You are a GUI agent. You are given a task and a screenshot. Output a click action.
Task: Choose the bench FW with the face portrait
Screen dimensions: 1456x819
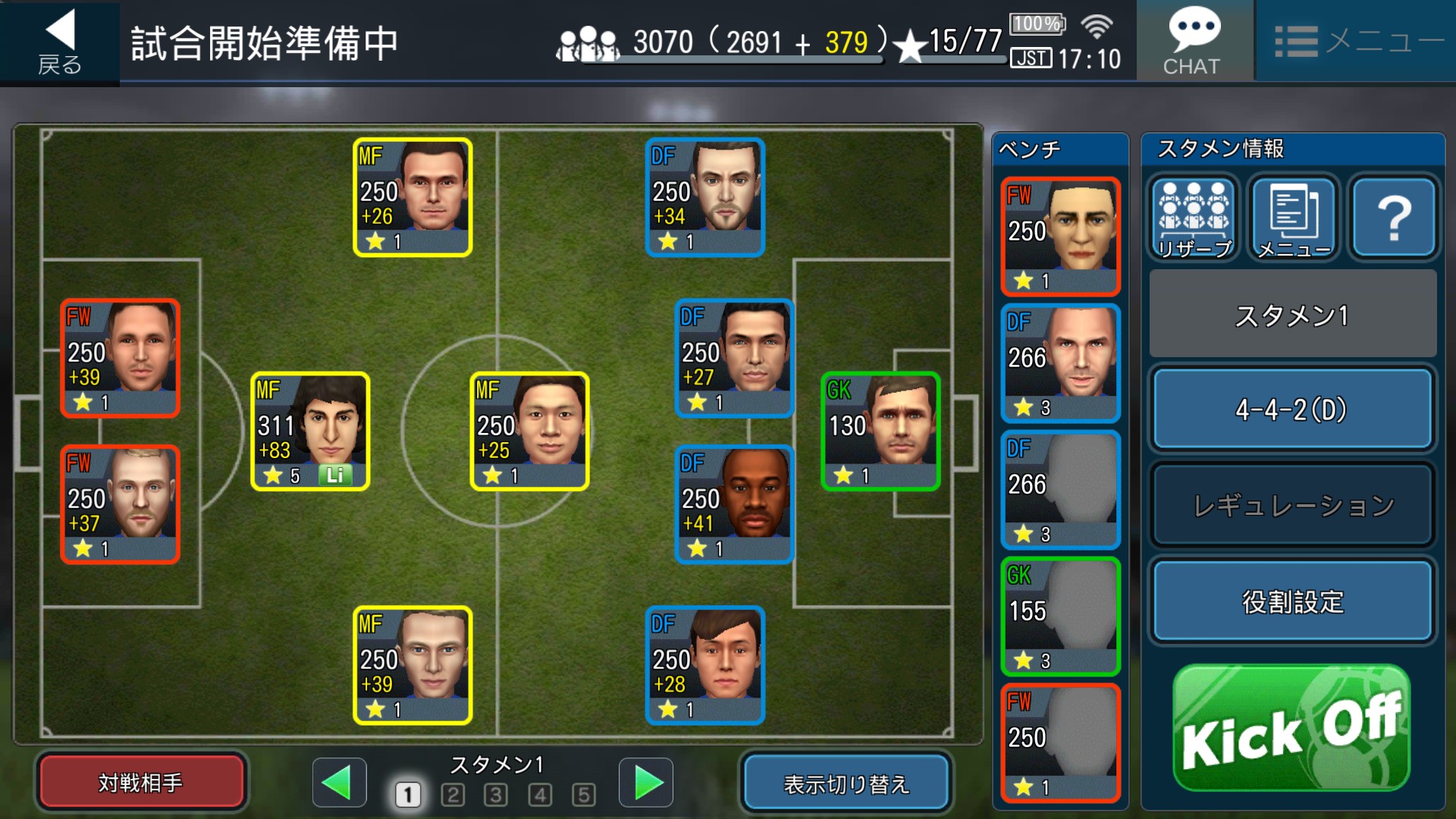coord(1060,237)
